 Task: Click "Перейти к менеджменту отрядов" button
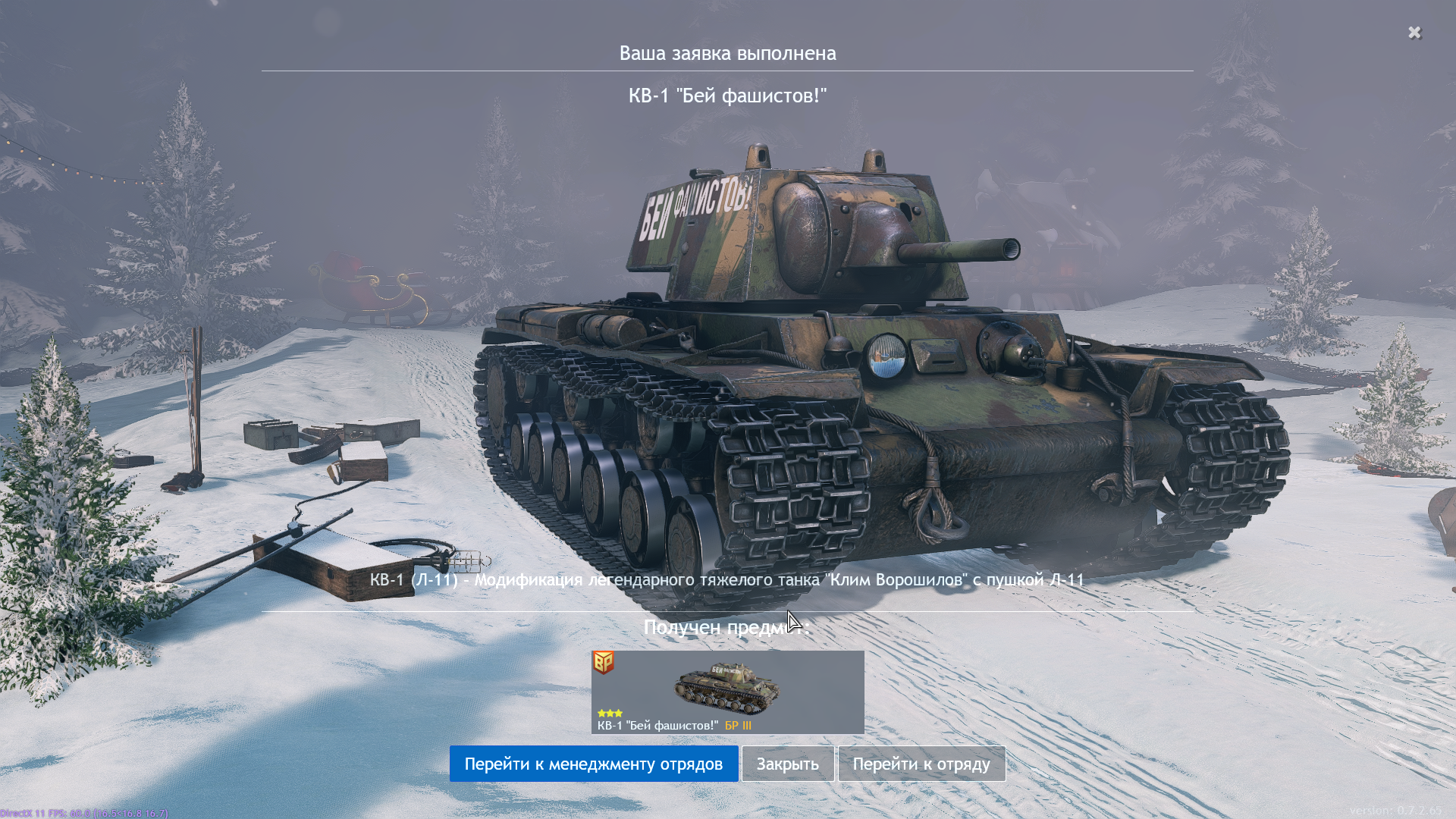pos(593,764)
